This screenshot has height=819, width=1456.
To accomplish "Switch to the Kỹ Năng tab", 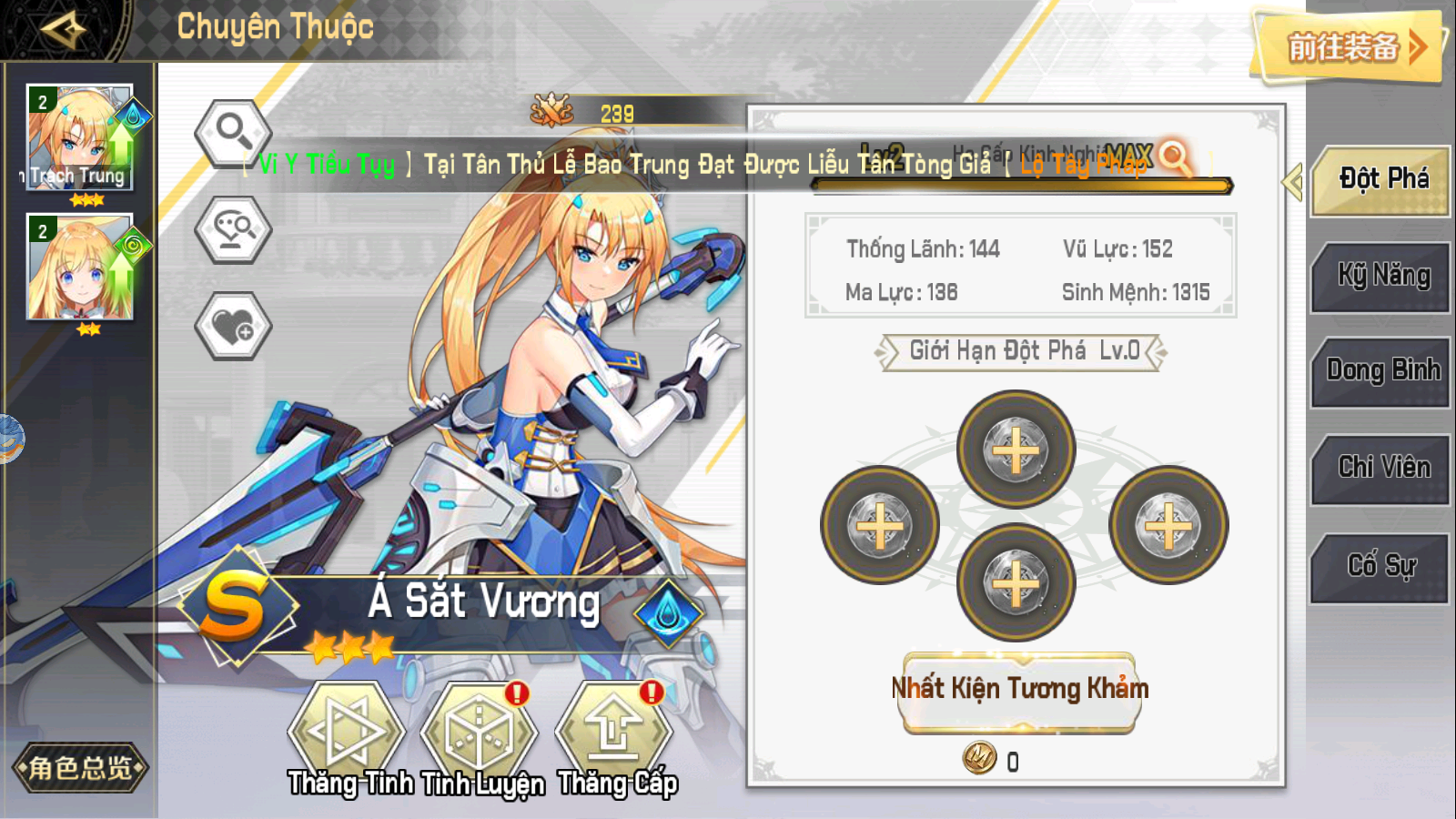I will 1380,277.
